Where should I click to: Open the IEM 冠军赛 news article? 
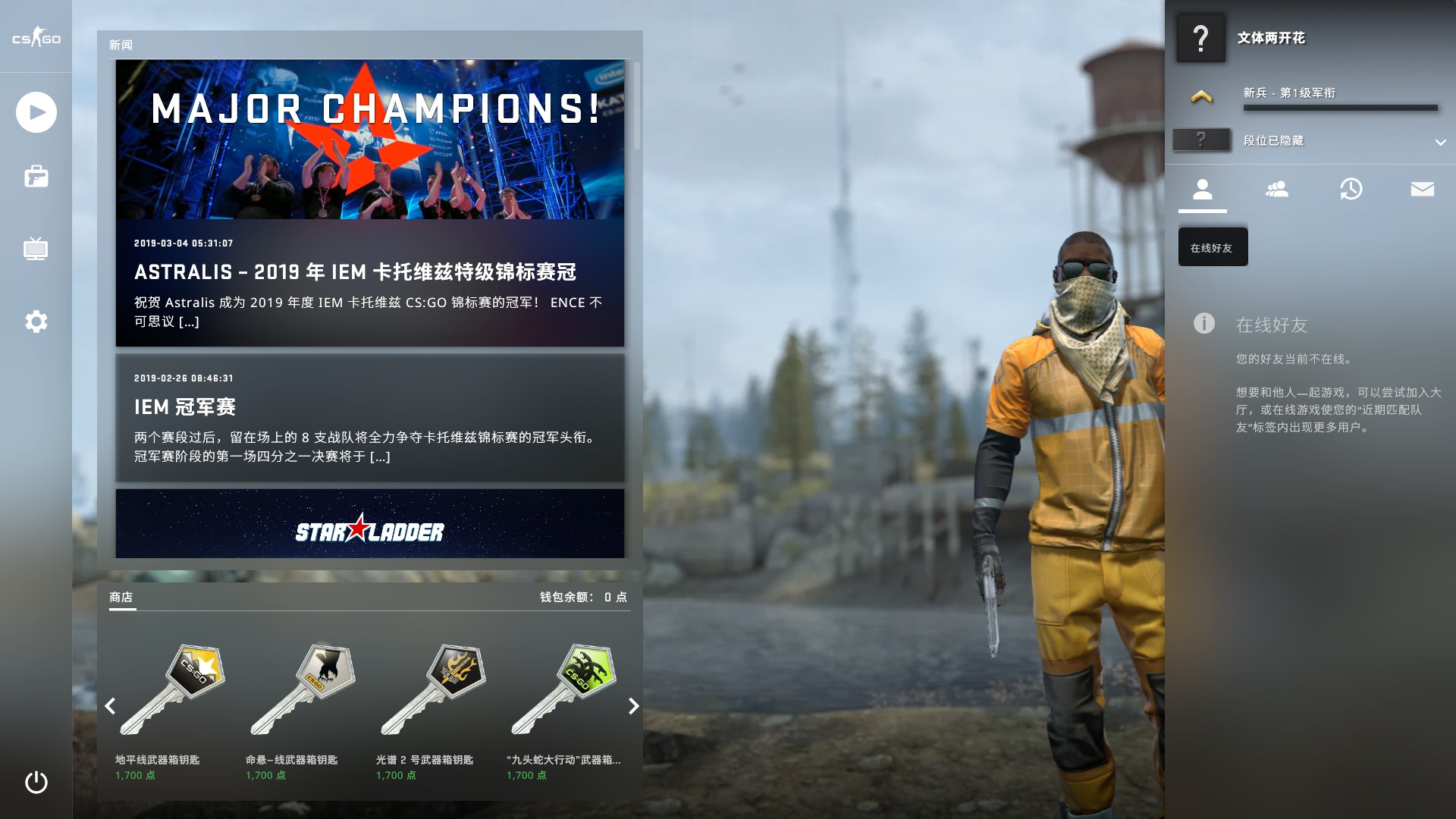point(369,418)
